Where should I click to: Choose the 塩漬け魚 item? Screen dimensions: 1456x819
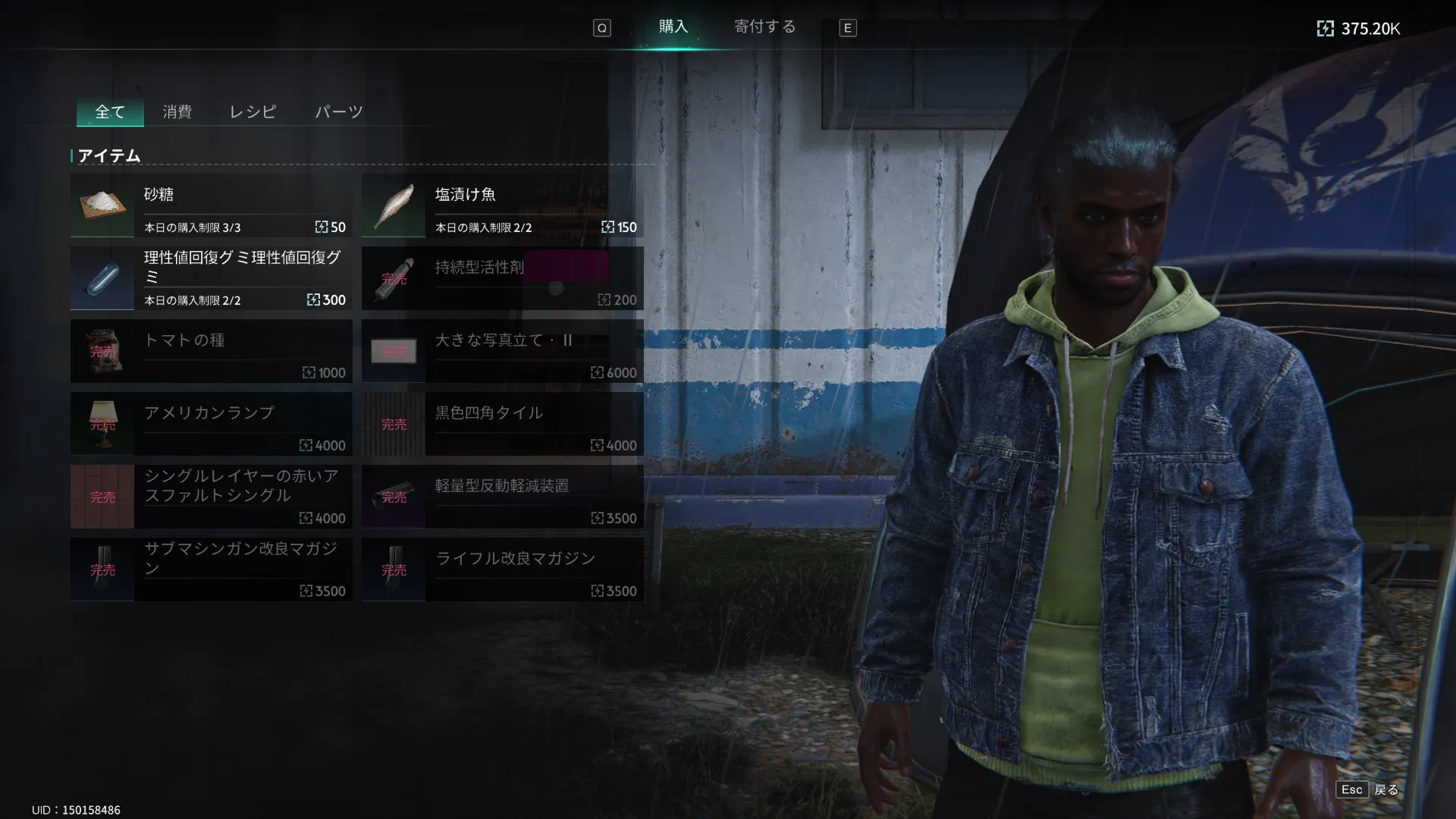[x=502, y=206]
